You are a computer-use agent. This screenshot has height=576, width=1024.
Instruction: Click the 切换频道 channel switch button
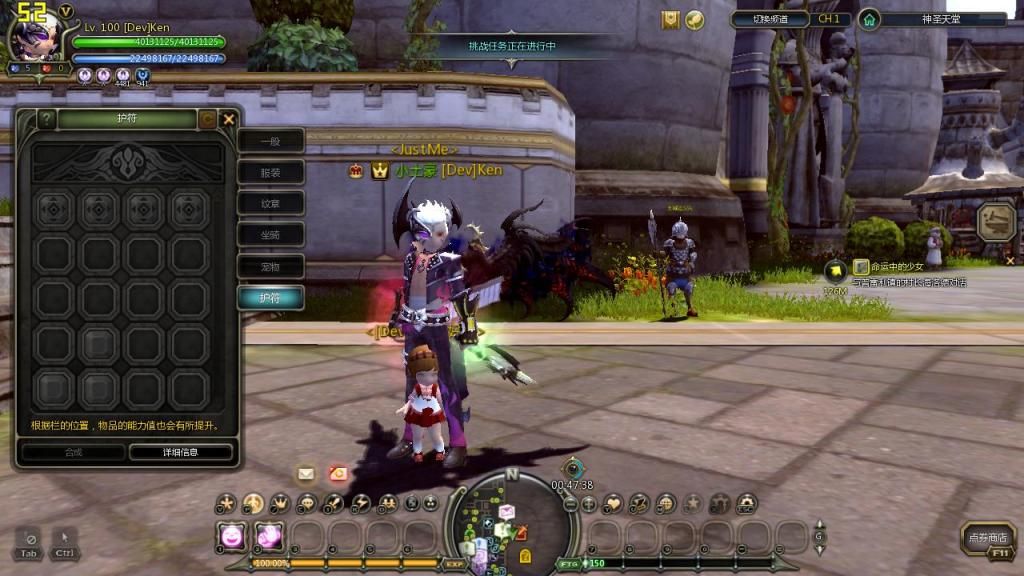click(769, 19)
